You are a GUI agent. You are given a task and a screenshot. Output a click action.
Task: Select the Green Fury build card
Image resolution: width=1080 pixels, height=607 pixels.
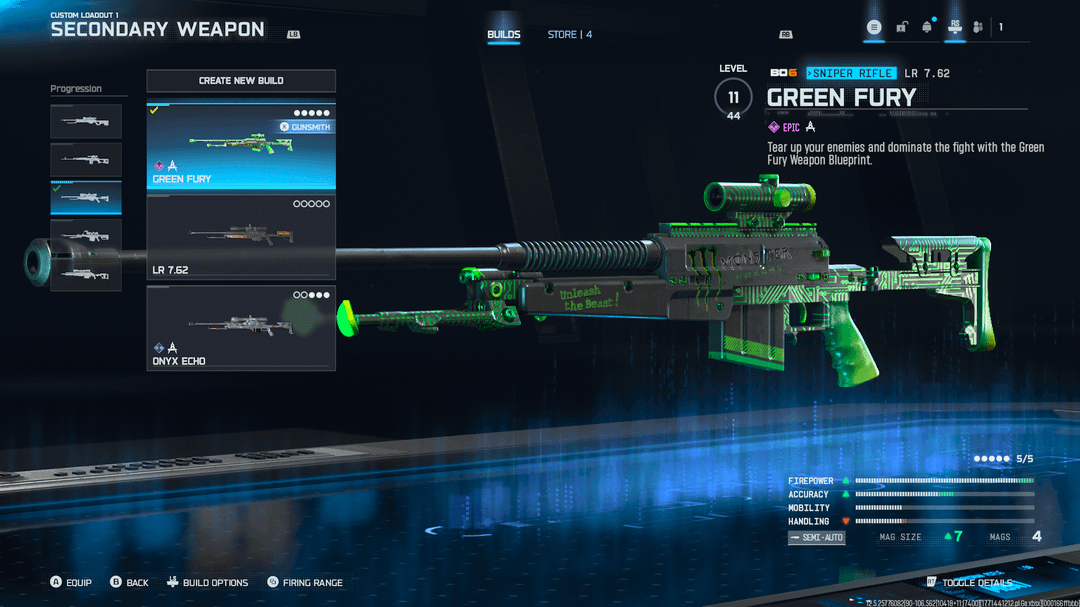(241, 146)
